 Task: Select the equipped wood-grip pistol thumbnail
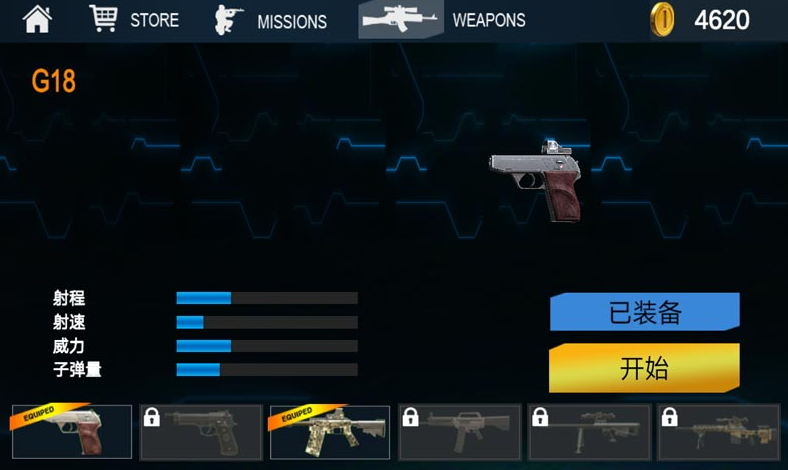72,432
